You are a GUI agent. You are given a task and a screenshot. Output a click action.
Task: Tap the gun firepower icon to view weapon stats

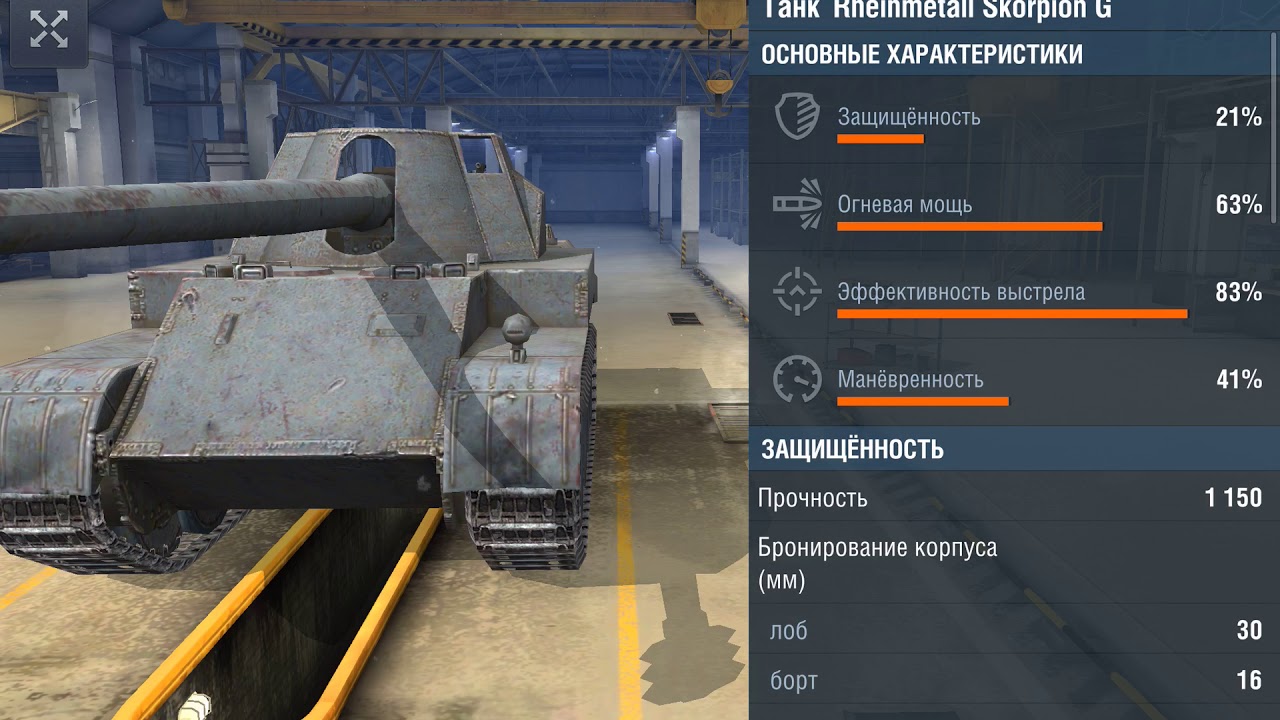[795, 201]
